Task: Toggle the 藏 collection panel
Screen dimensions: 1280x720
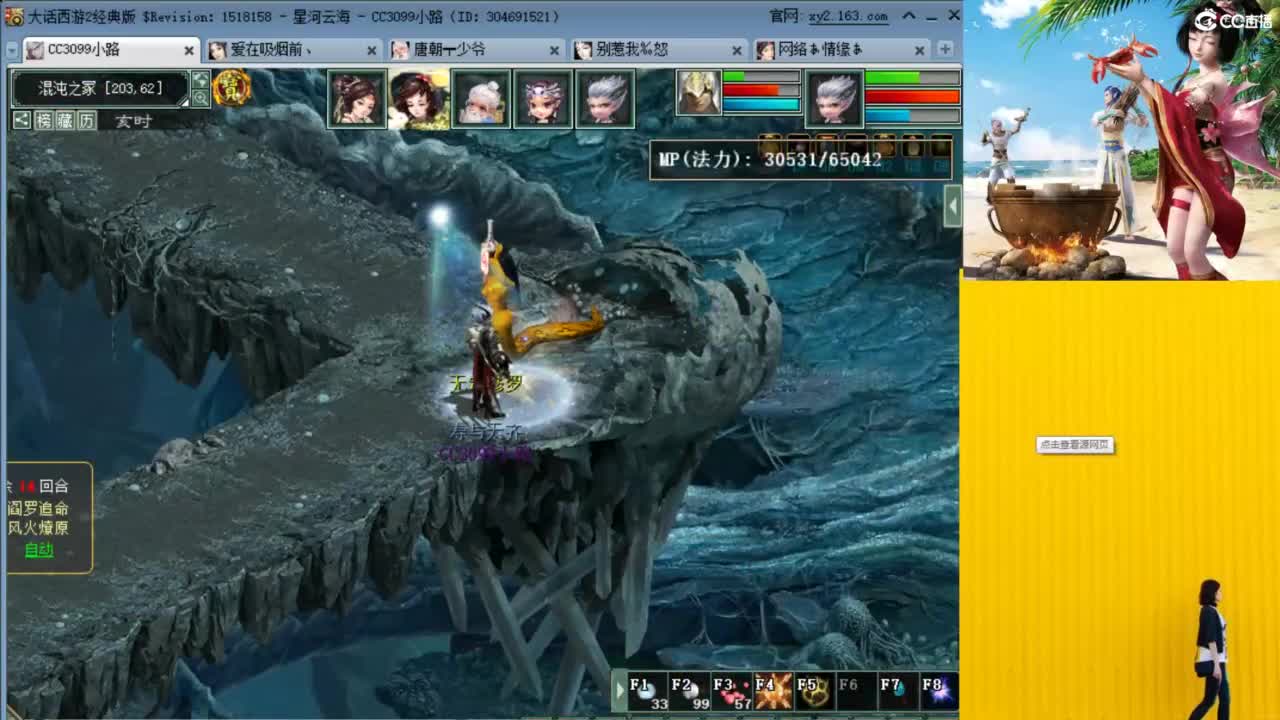Action: (64, 120)
